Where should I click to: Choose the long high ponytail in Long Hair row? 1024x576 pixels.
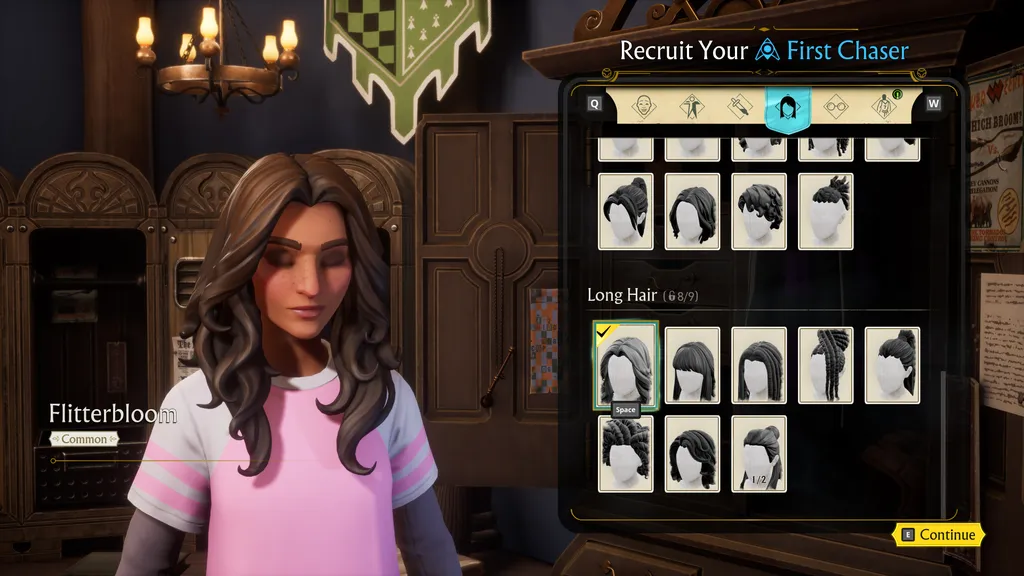pos(892,365)
